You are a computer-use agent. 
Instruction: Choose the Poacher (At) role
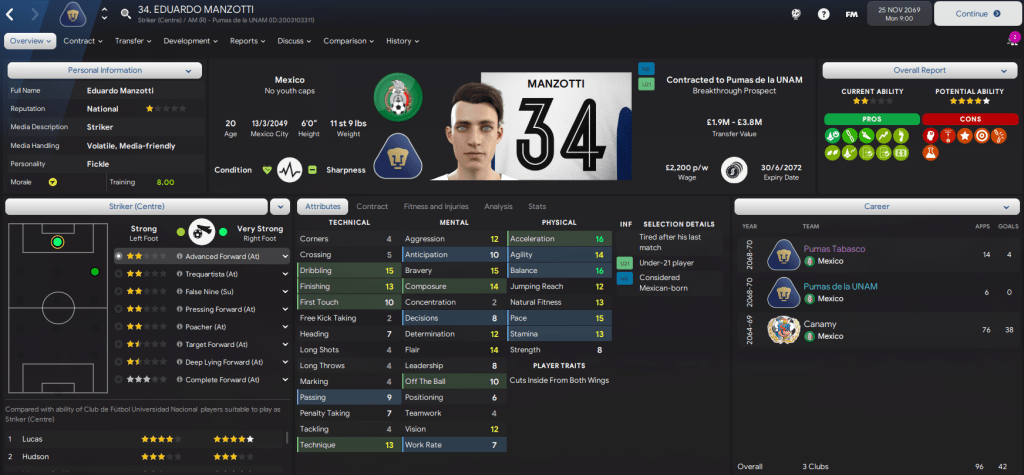tap(204, 326)
